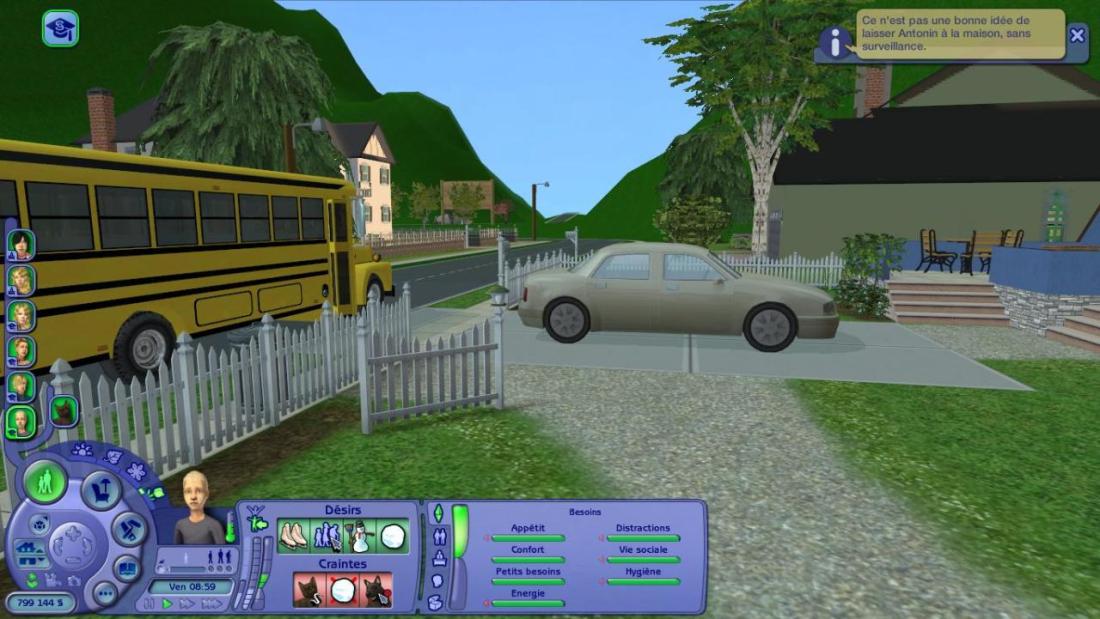Screen dimensions: 1100x619
Task: Open the graduation cap icon panel
Action: 60,28
